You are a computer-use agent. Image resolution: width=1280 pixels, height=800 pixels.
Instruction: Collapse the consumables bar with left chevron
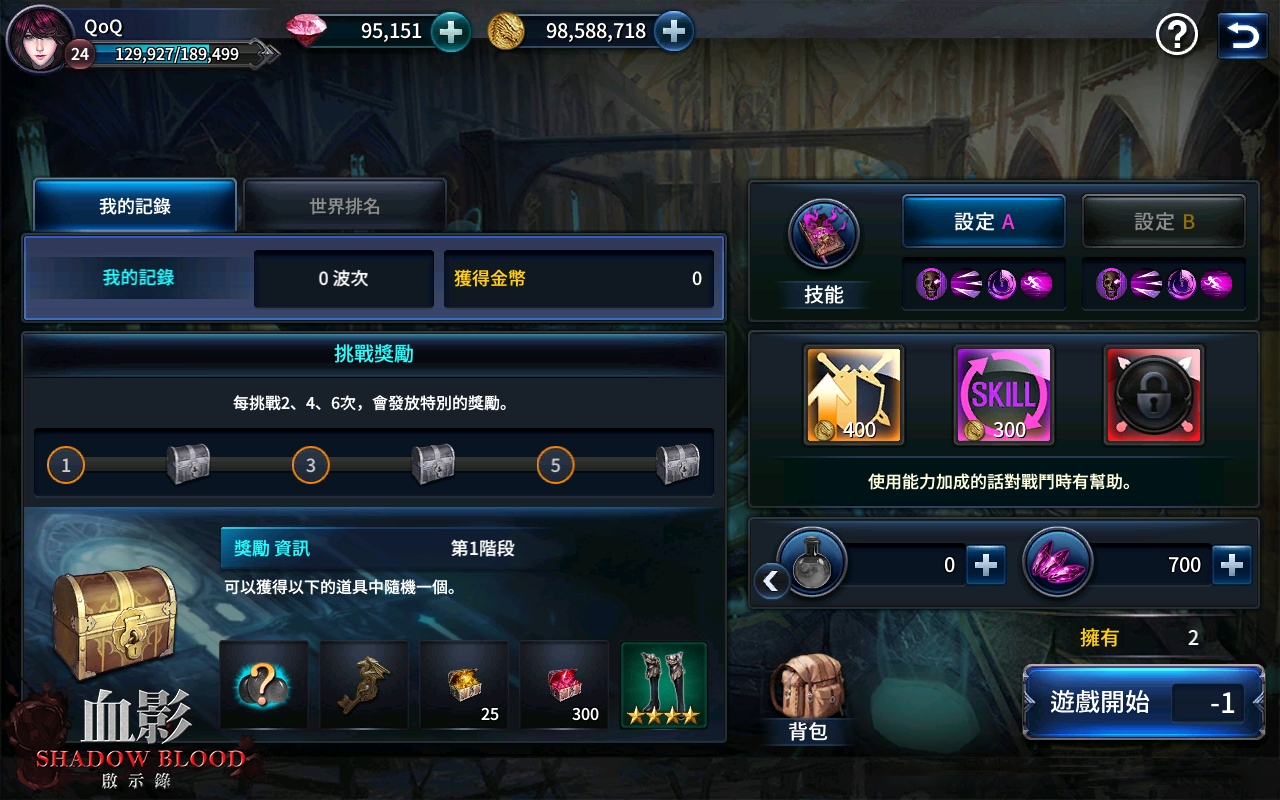click(x=770, y=580)
